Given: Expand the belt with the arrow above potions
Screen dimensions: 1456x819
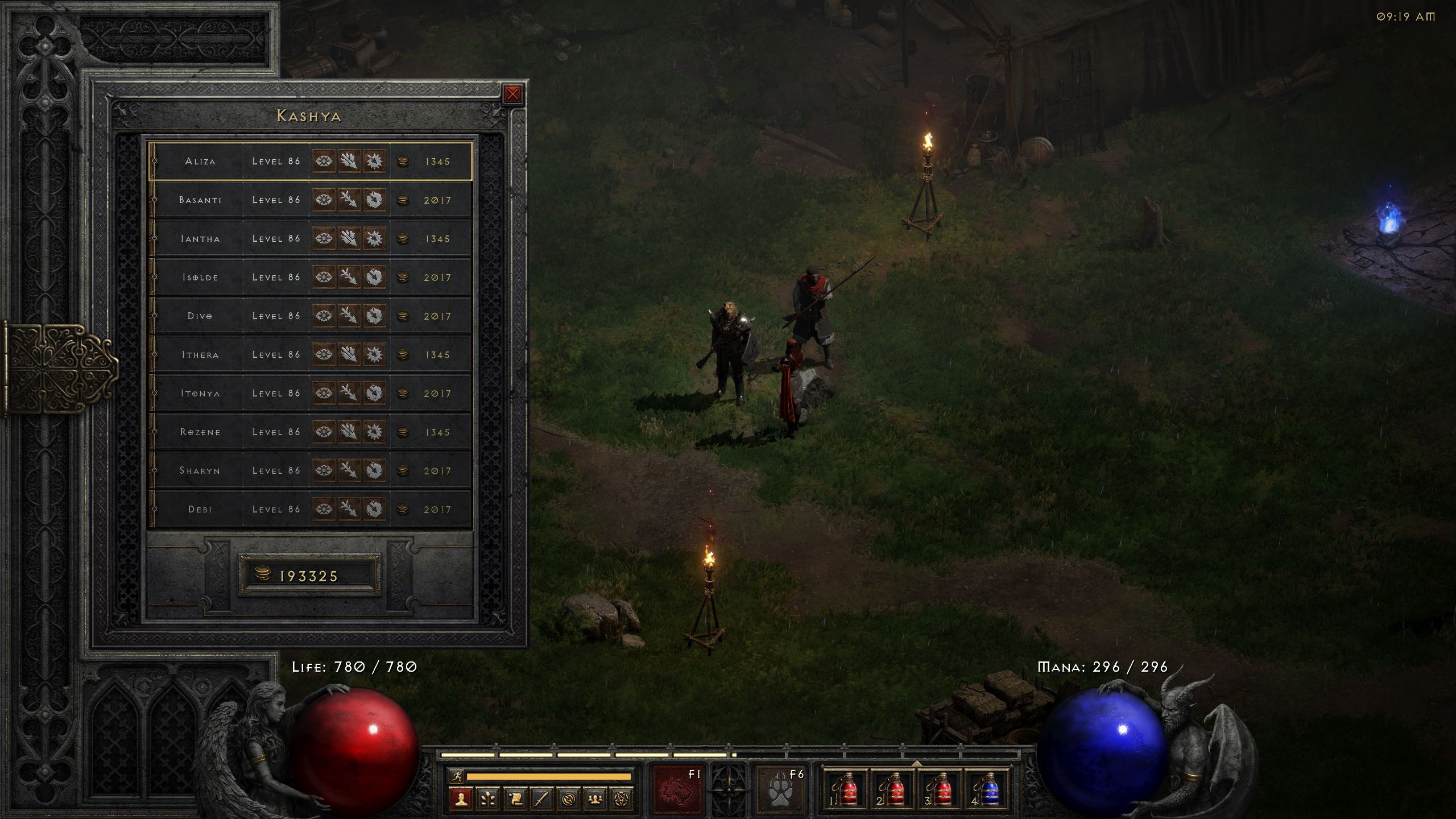Looking at the screenshot, I should pos(917,763).
